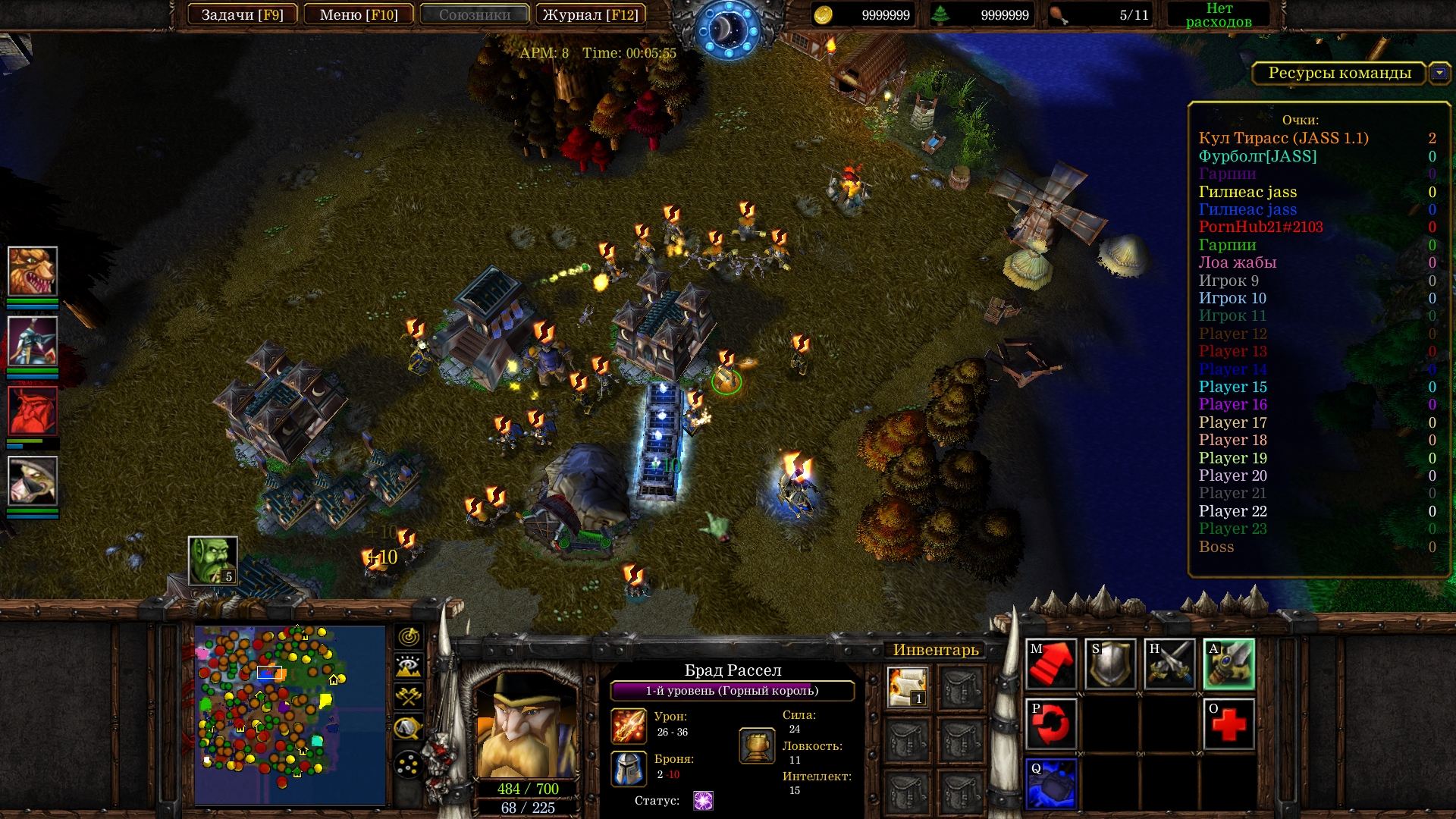Image resolution: width=1456 pixels, height=819 pixels.
Task: Toggle the formation movement button
Action: tap(409, 765)
